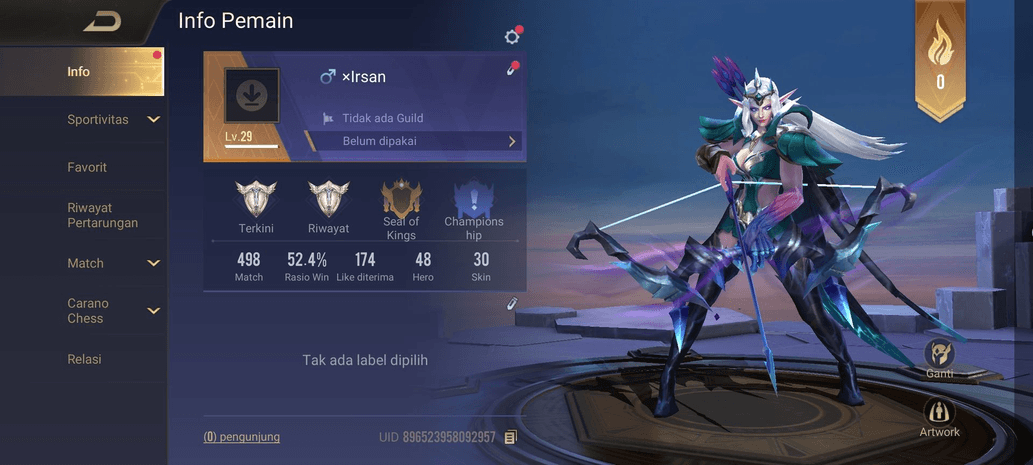
Task: Go back using the top-left arrow
Action: (101, 21)
